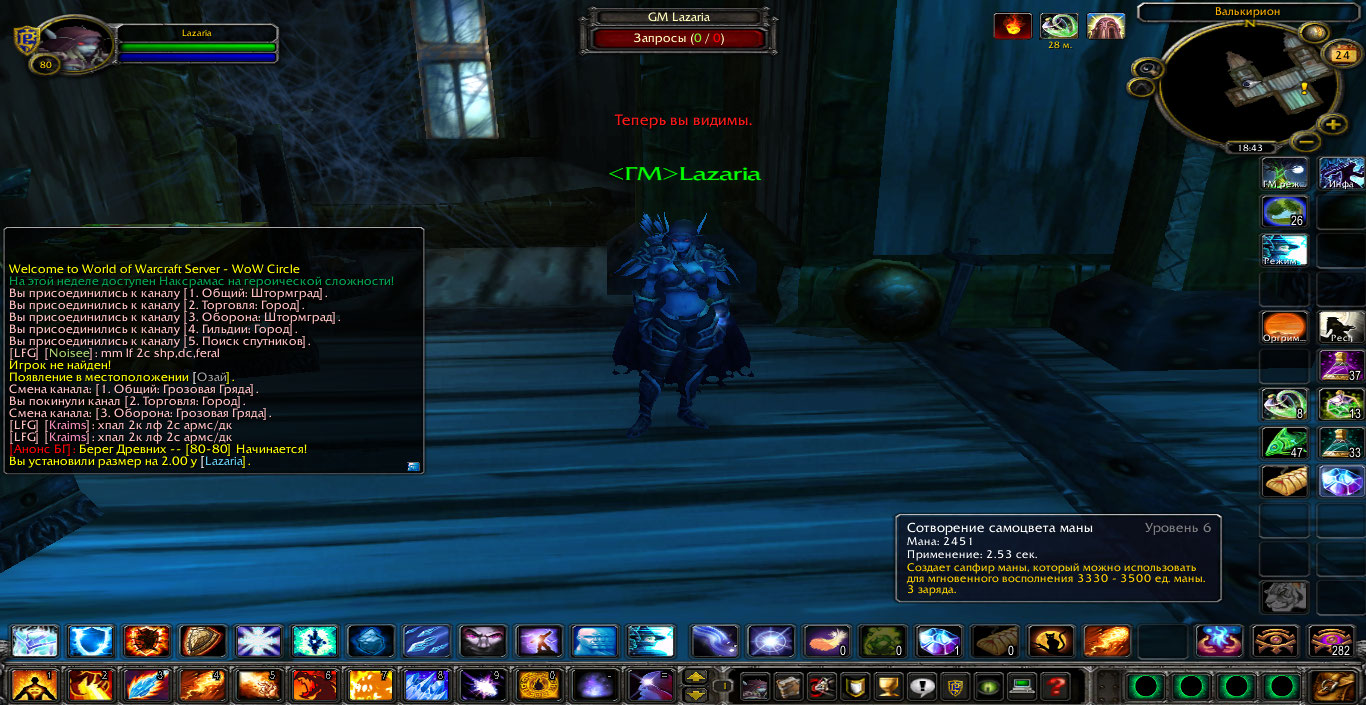
Task: Click the Инфа macro button
Action: pos(1342,173)
